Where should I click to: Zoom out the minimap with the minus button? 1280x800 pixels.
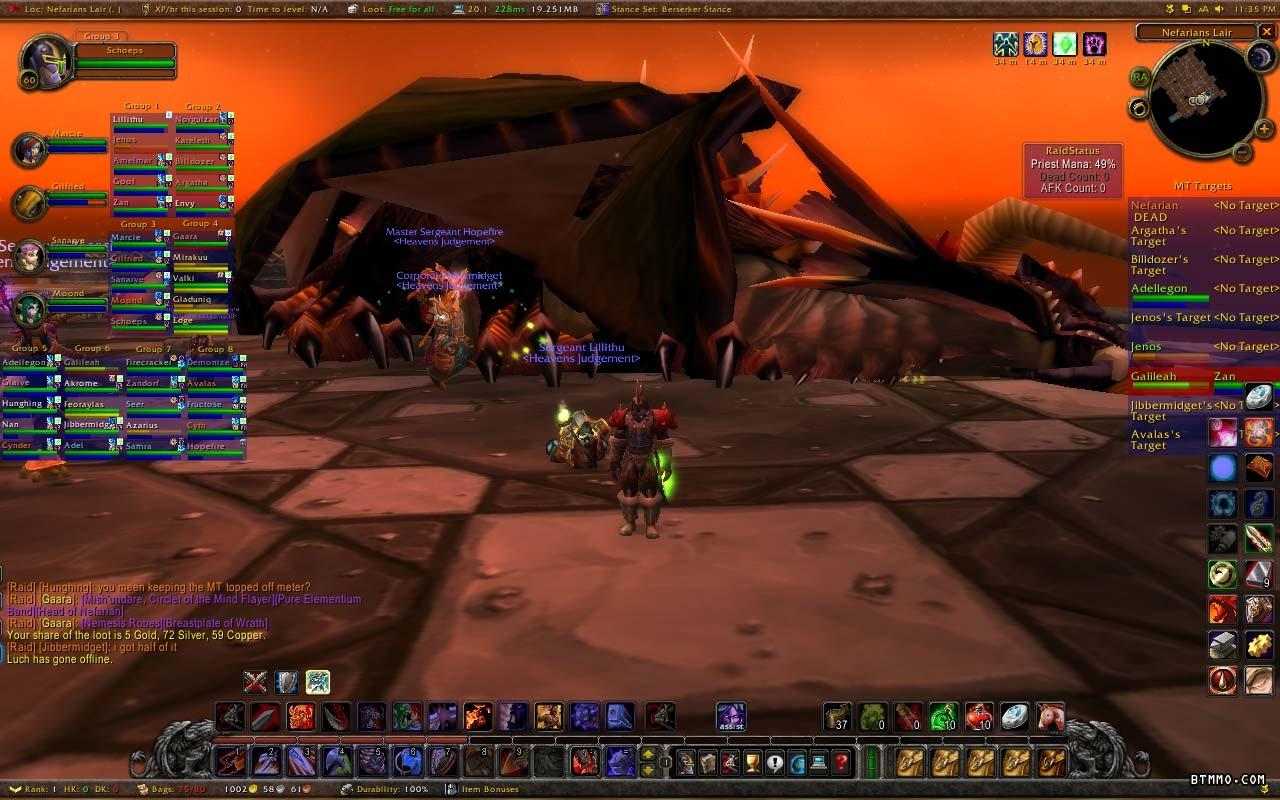(x=1241, y=153)
